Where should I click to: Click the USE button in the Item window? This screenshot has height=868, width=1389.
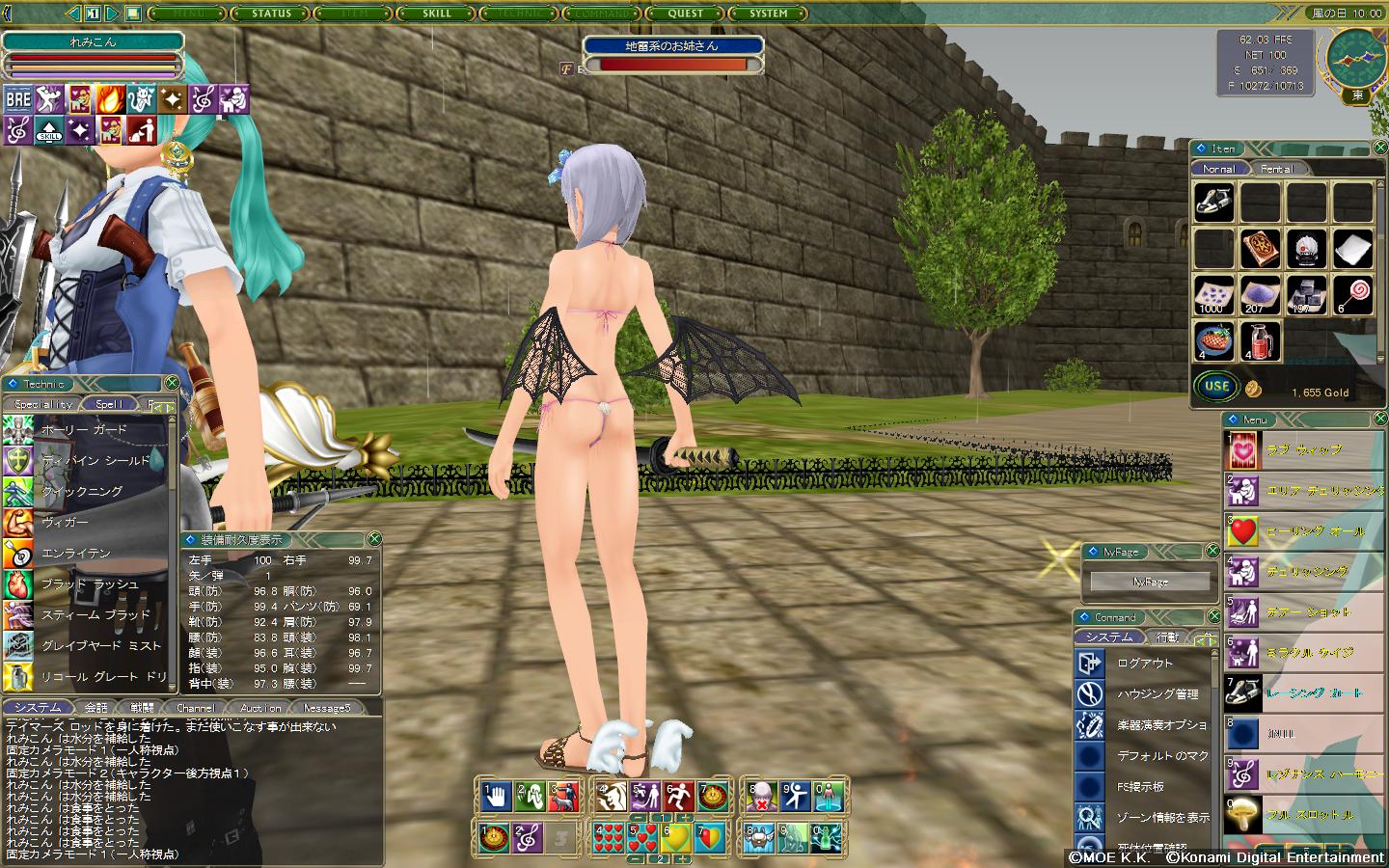click(1216, 387)
